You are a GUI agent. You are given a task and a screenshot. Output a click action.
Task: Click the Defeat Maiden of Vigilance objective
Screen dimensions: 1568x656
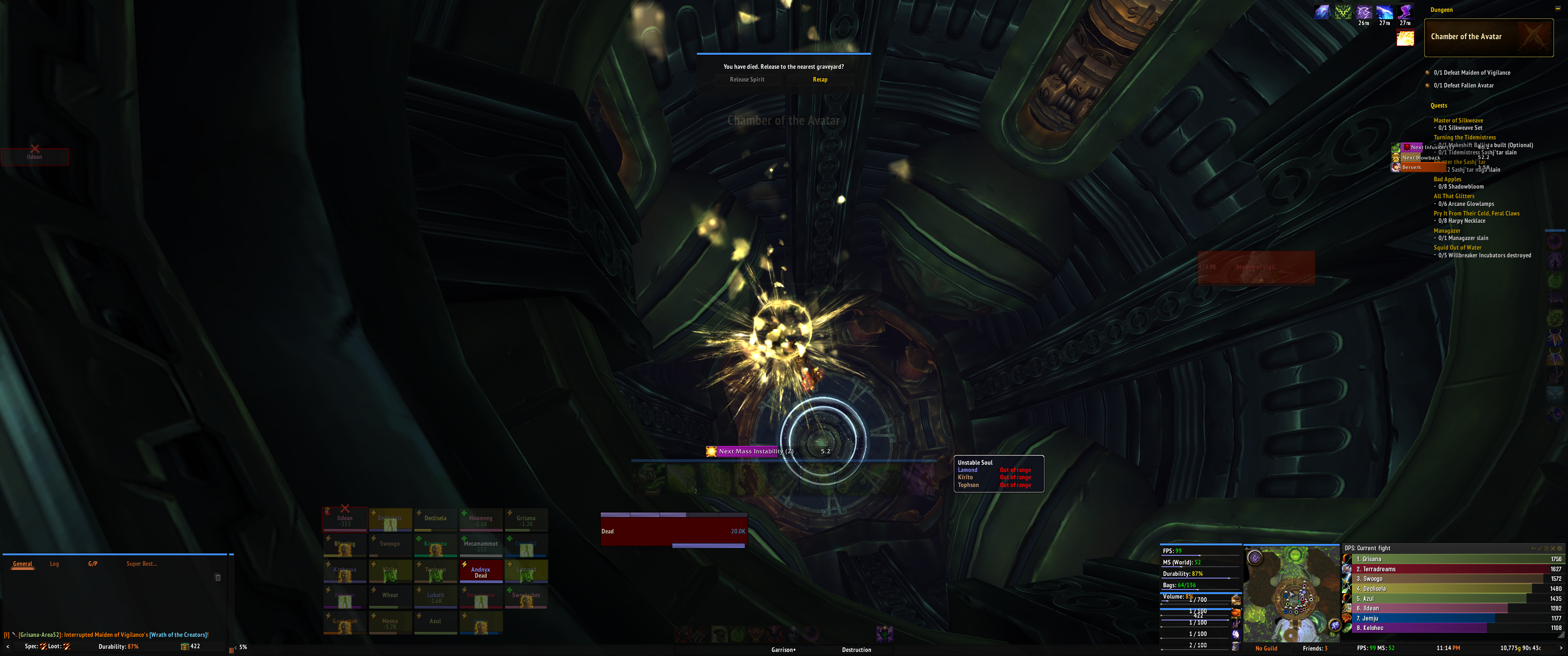pos(1471,73)
